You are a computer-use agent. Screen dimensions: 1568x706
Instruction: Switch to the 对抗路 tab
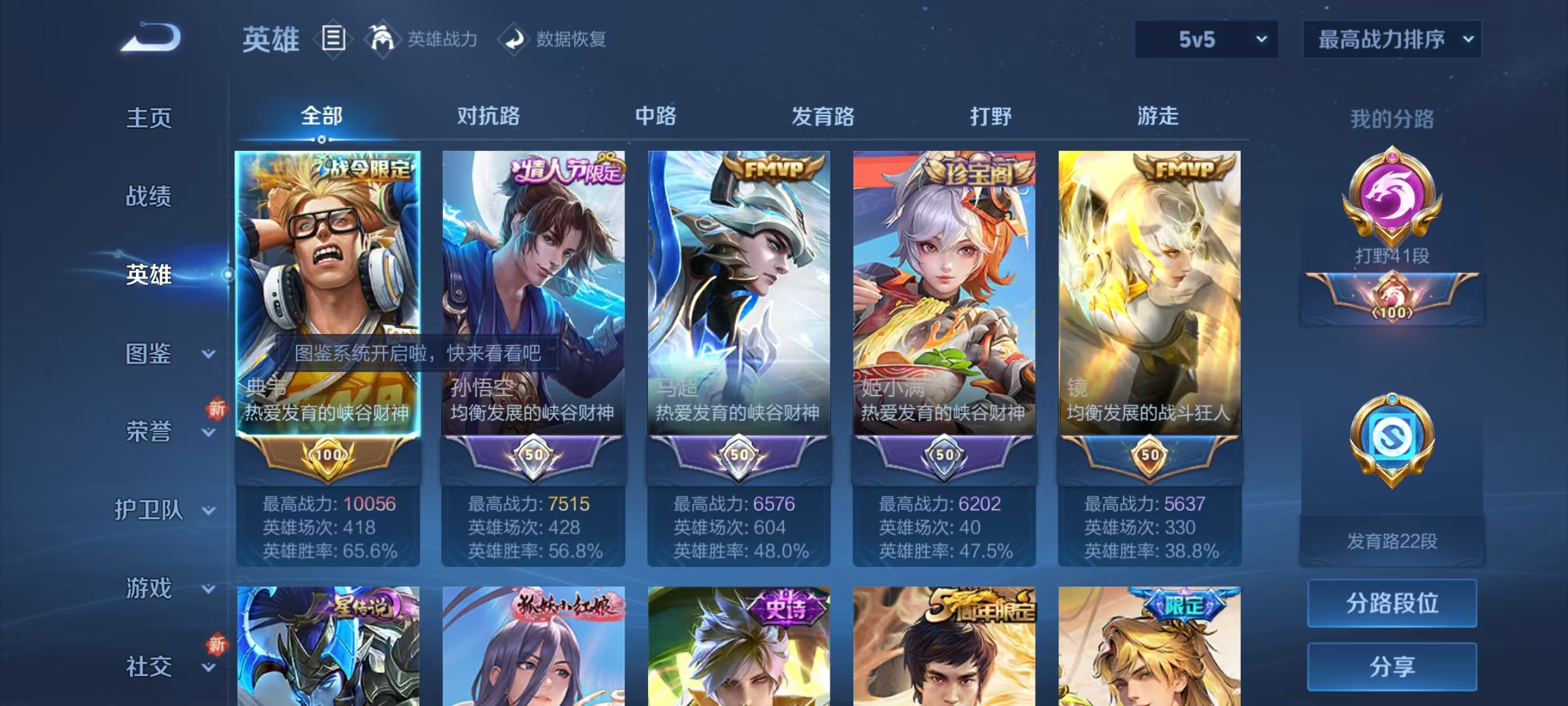pyautogui.click(x=486, y=116)
